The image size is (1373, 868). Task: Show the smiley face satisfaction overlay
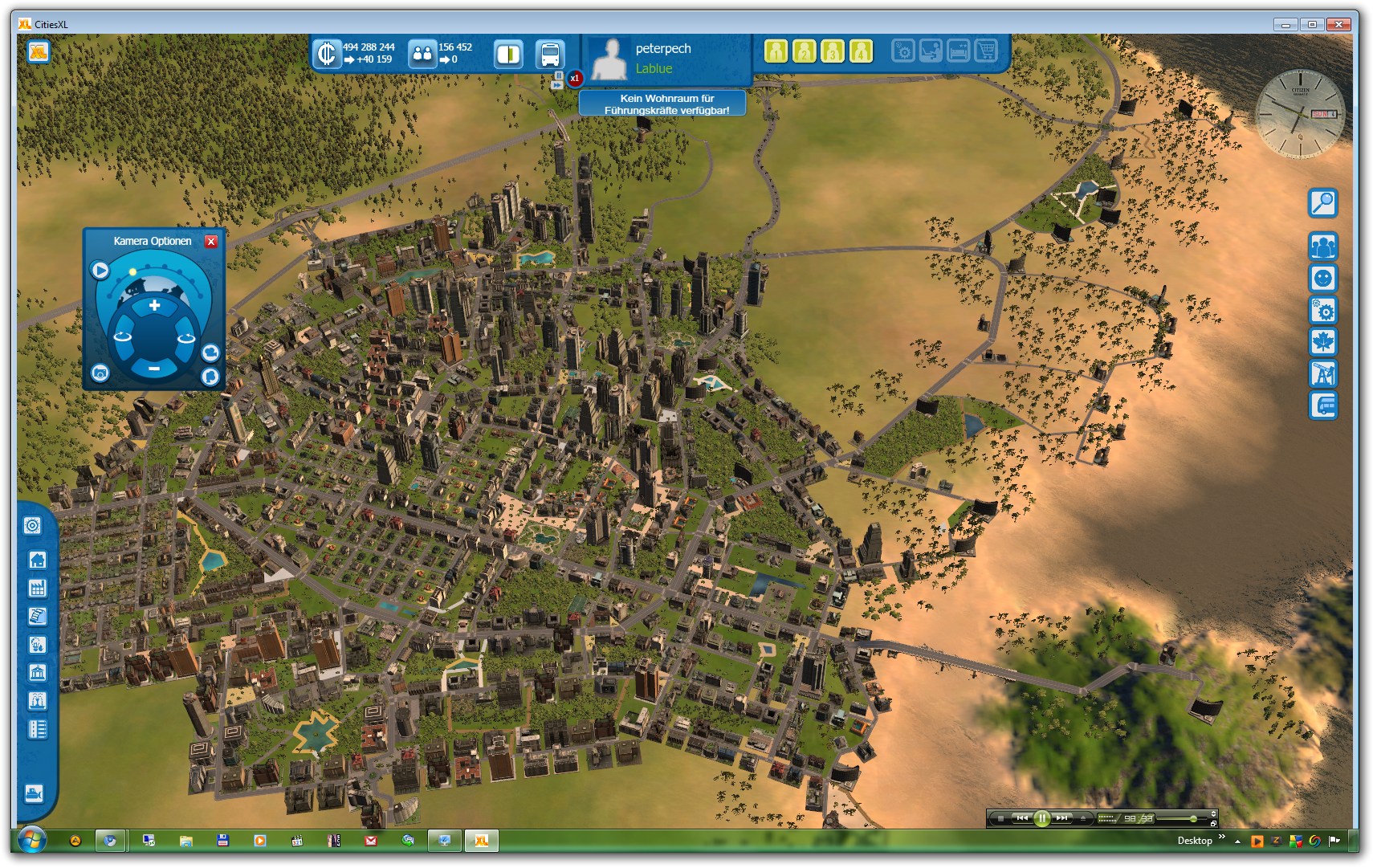(x=1322, y=279)
